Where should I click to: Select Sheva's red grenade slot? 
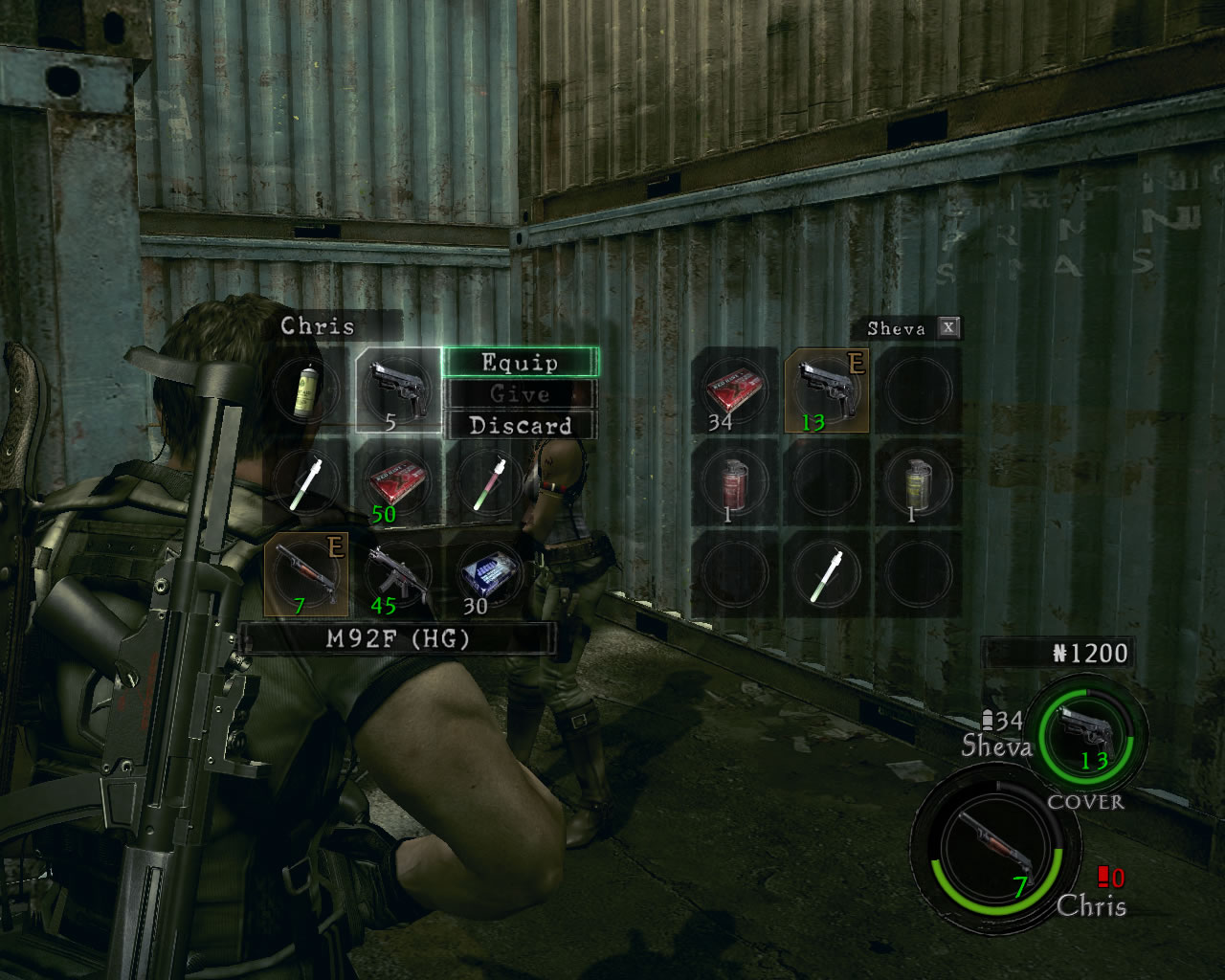point(735,481)
